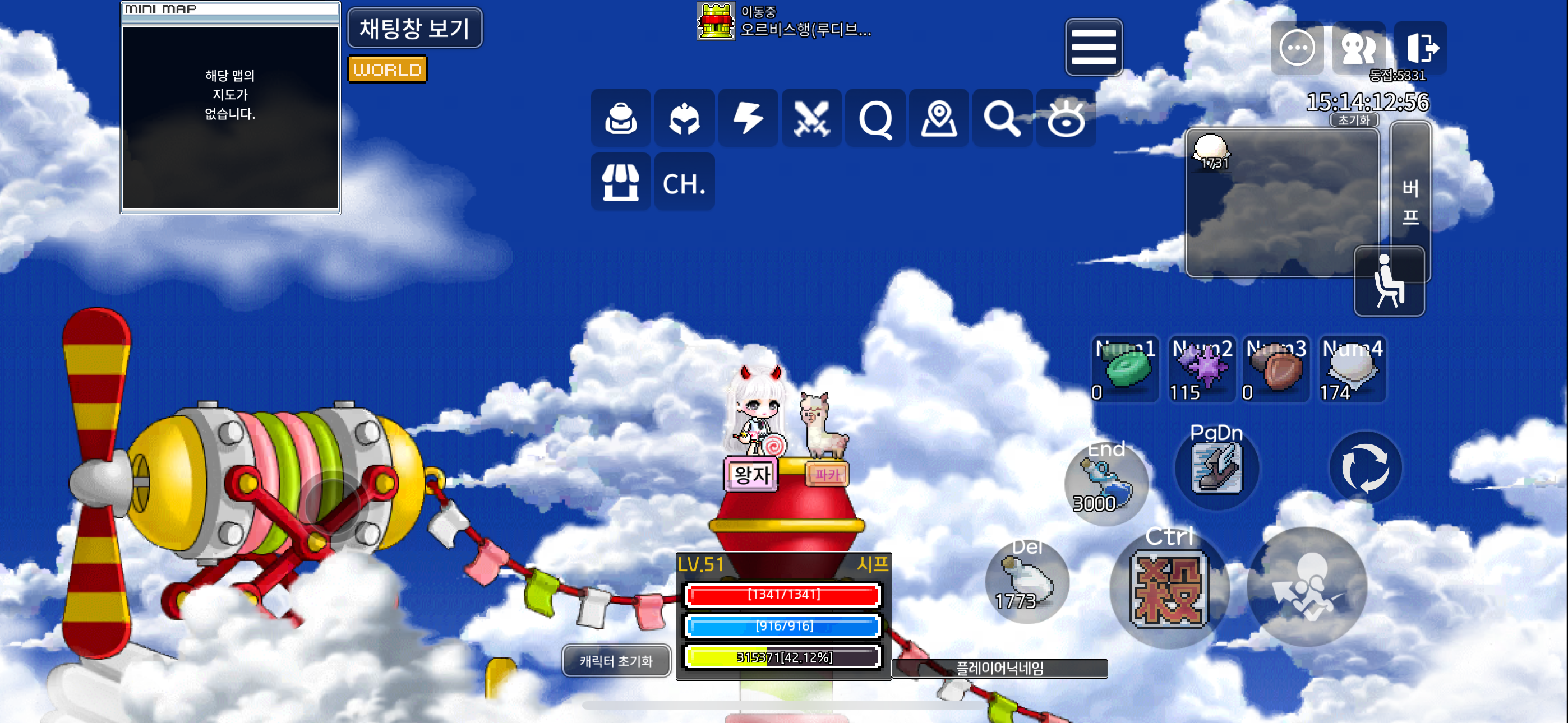Open the hamburger main menu
The width and height of the screenshot is (1568, 723).
click(x=1093, y=47)
